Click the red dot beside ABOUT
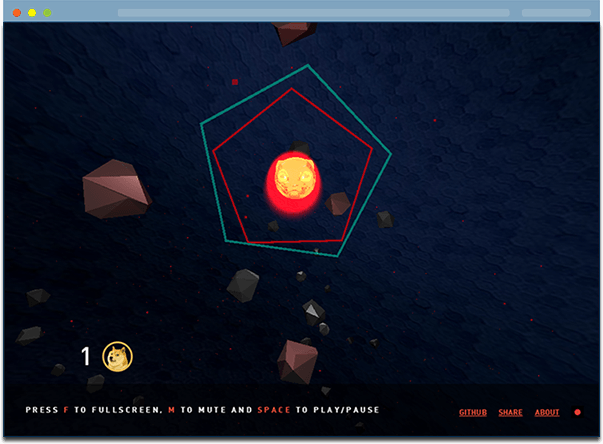The height and width of the screenshot is (444, 603). (577, 412)
